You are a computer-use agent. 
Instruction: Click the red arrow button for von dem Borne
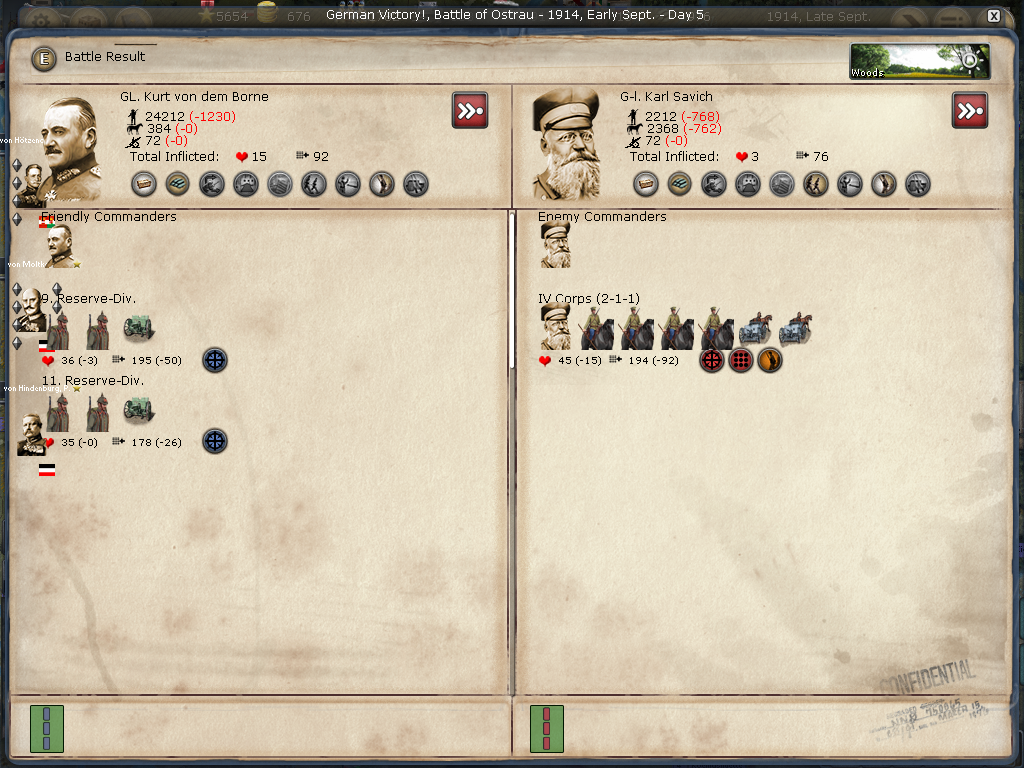click(470, 110)
